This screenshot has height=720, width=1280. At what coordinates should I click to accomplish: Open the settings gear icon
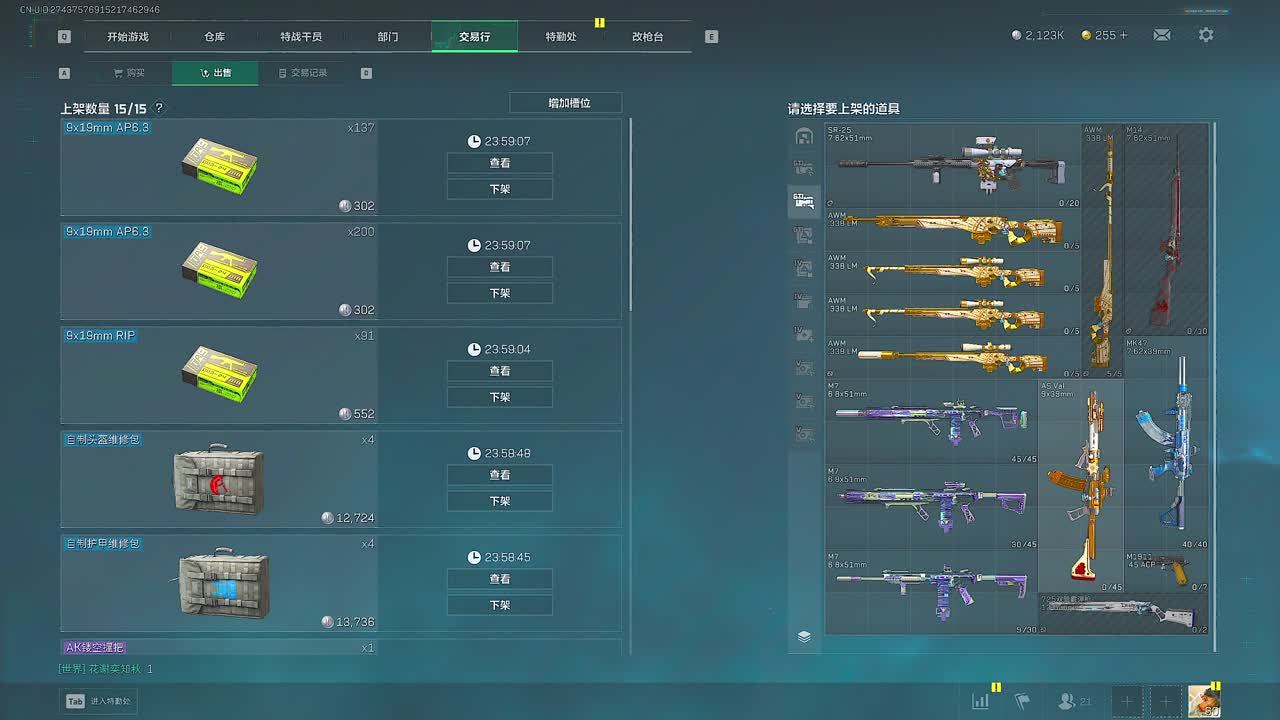coord(1206,35)
